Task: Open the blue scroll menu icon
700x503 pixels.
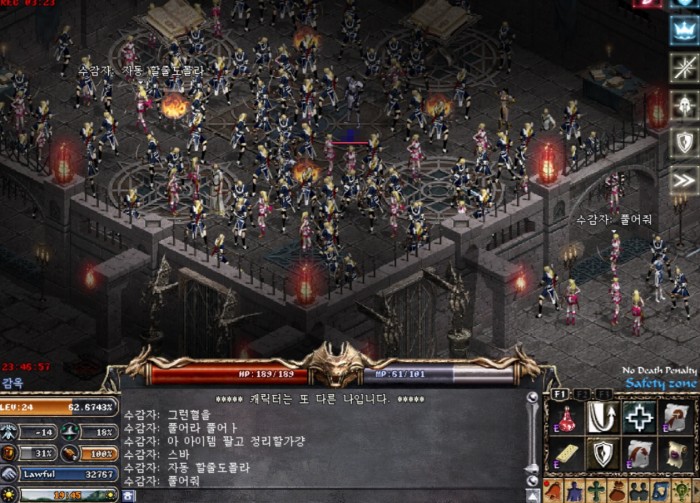Action: point(658,491)
